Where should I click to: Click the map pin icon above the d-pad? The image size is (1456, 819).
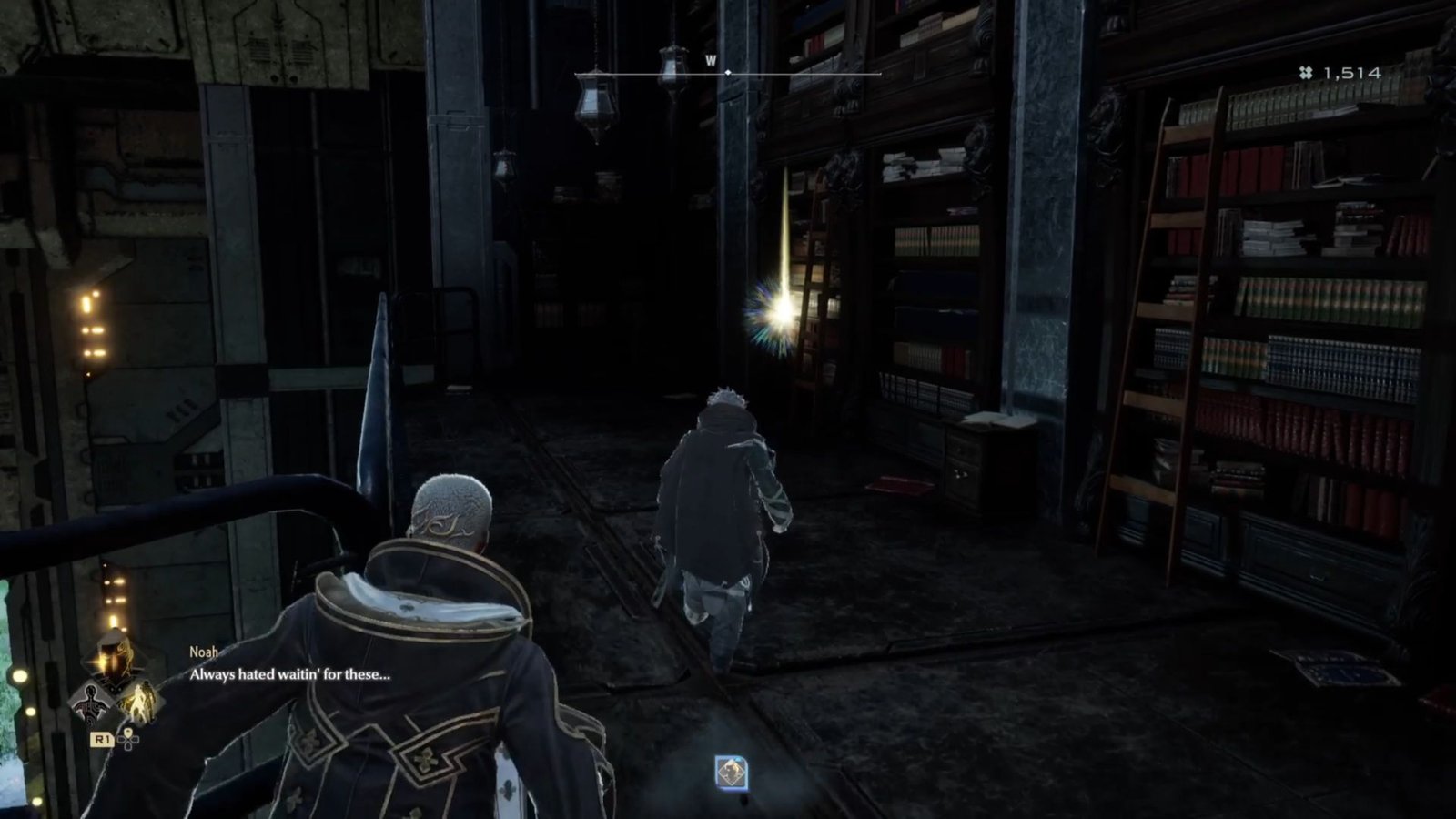[x=128, y=731]
